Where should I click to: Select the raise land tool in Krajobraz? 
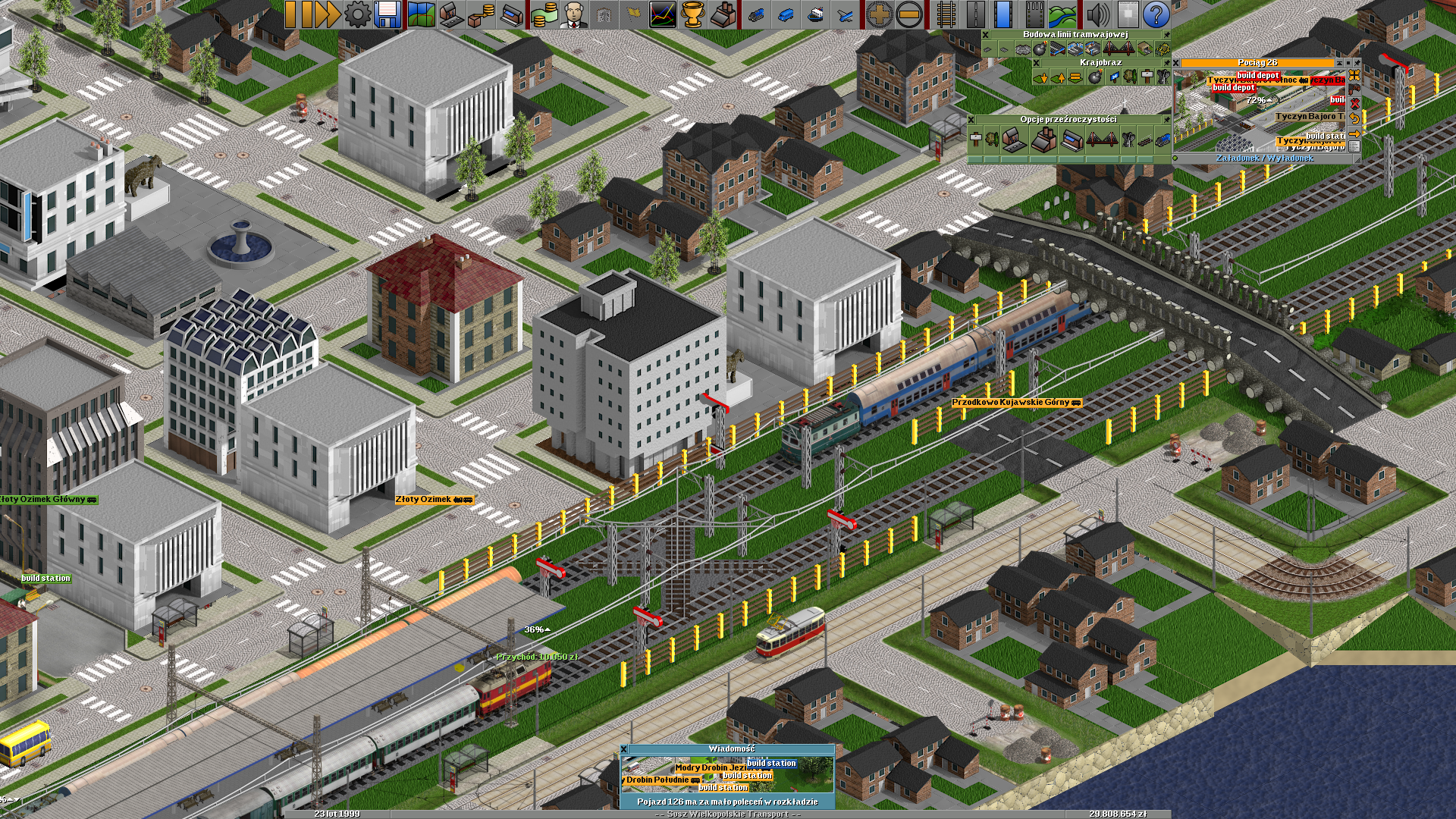tap(1057, 77)
